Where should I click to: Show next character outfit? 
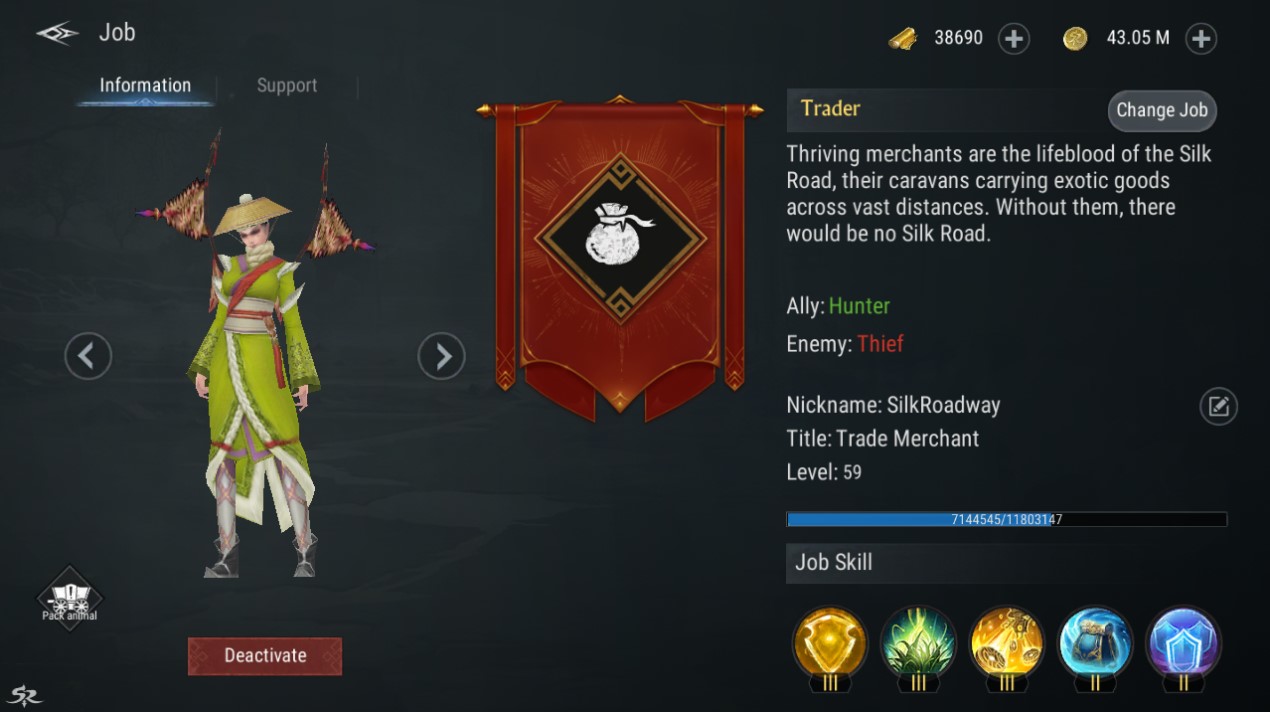pos(441,355)
